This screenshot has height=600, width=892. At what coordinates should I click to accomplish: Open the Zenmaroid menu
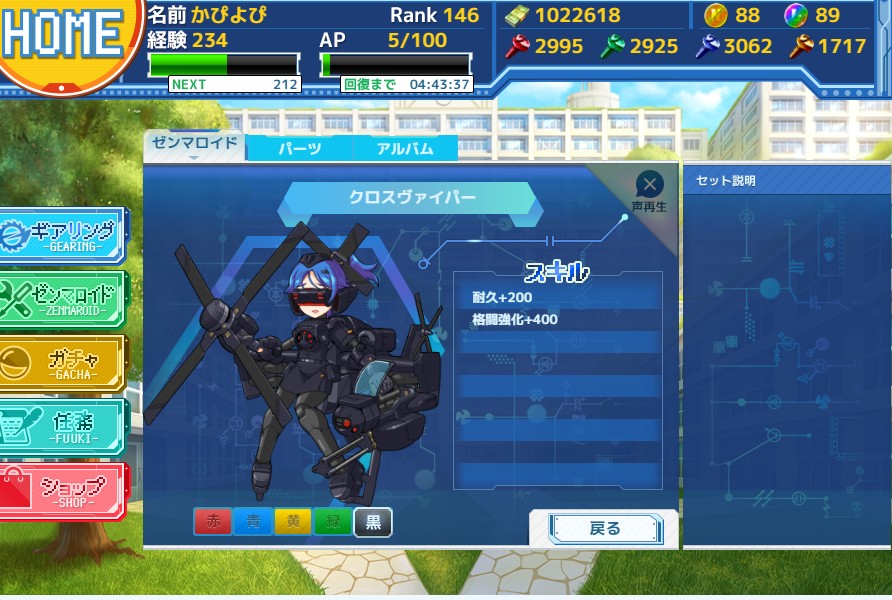point(62,299)
